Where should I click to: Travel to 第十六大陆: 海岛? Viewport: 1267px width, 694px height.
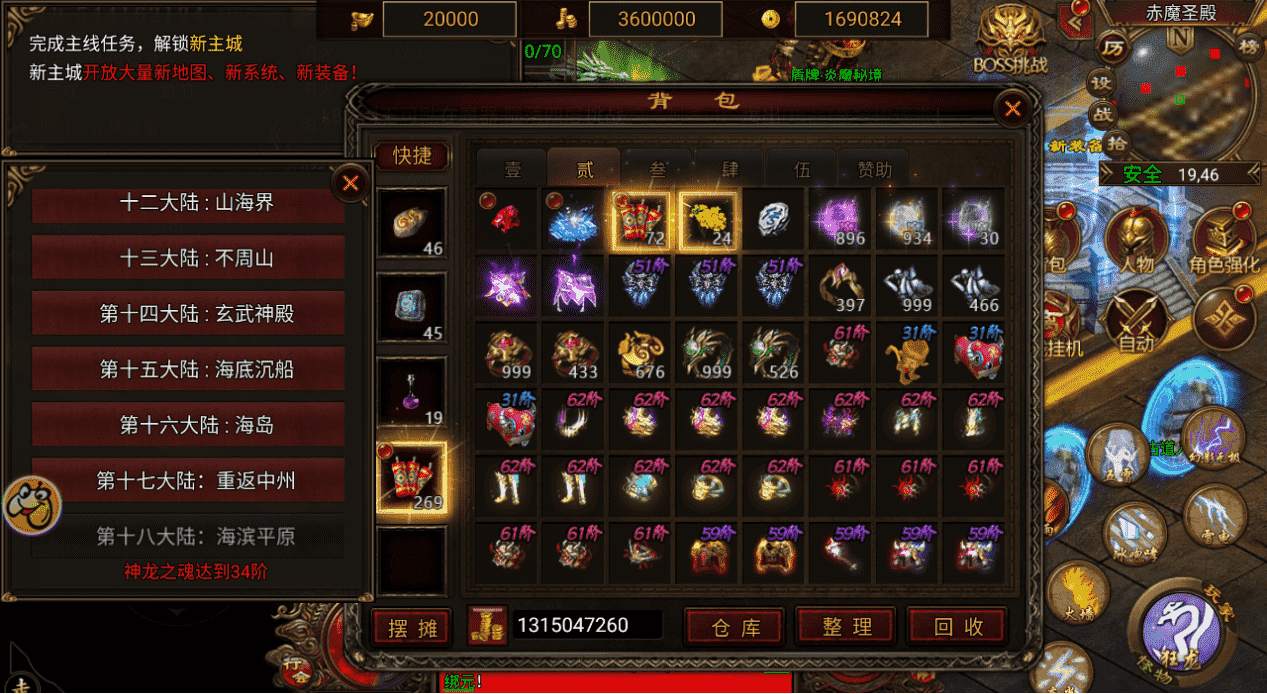click(x=188, y=425)
